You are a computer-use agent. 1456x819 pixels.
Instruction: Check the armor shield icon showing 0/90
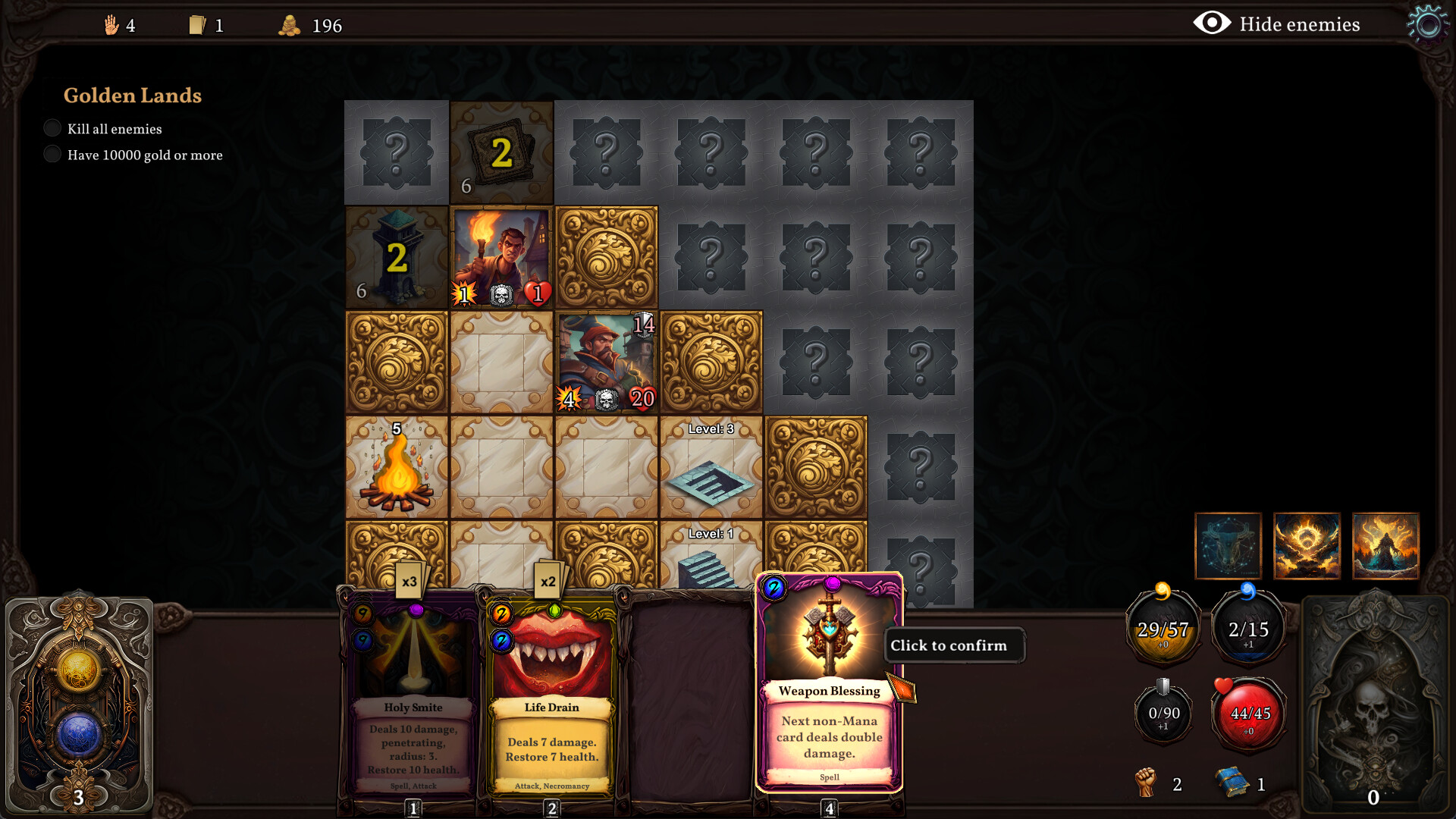click(1163, 713)
